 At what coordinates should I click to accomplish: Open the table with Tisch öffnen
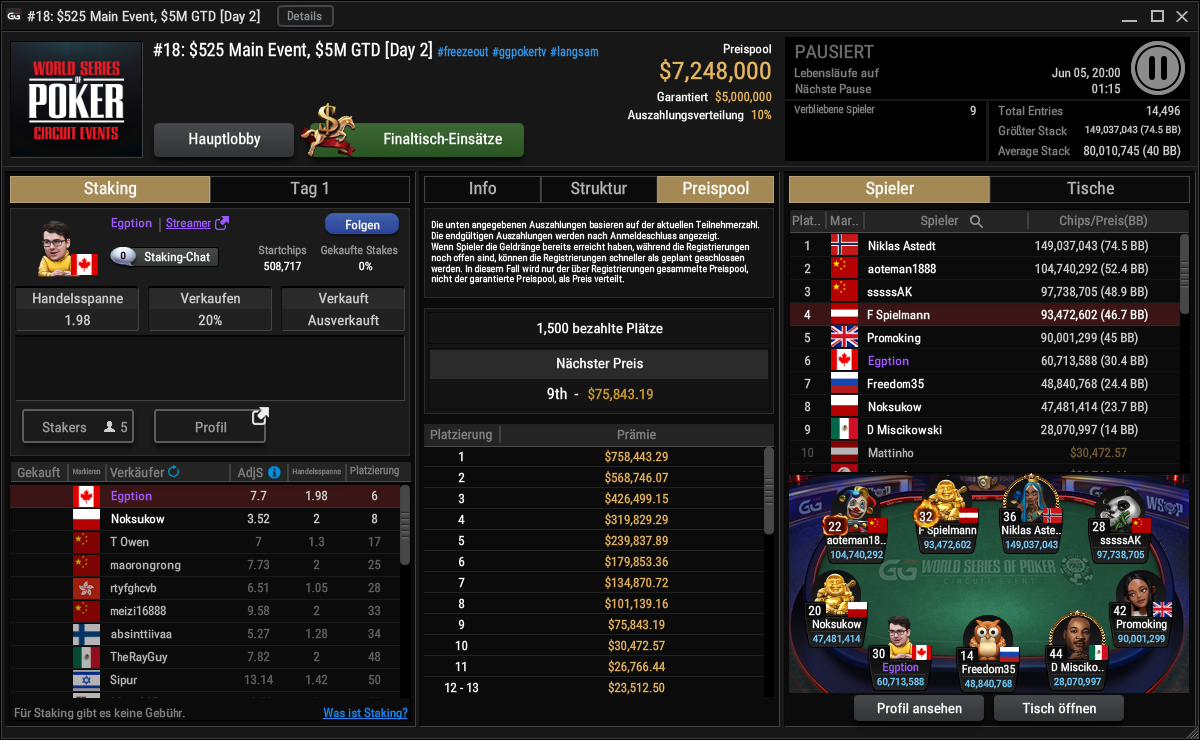click(x=1059, y=708)
